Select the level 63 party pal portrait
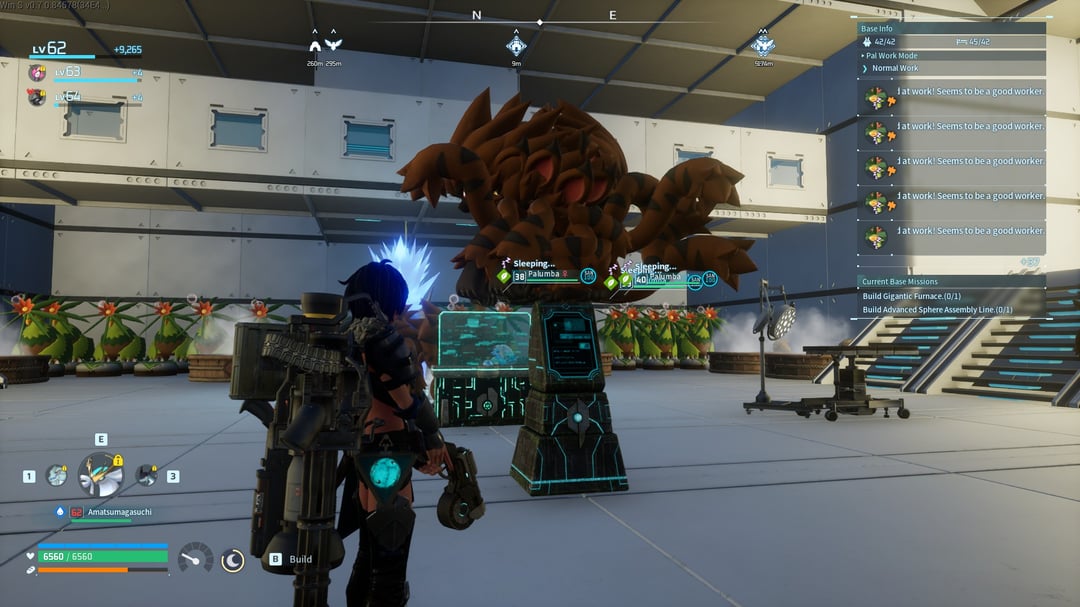The height and width of the screenshot is (607, 1080). click(37, 73)
